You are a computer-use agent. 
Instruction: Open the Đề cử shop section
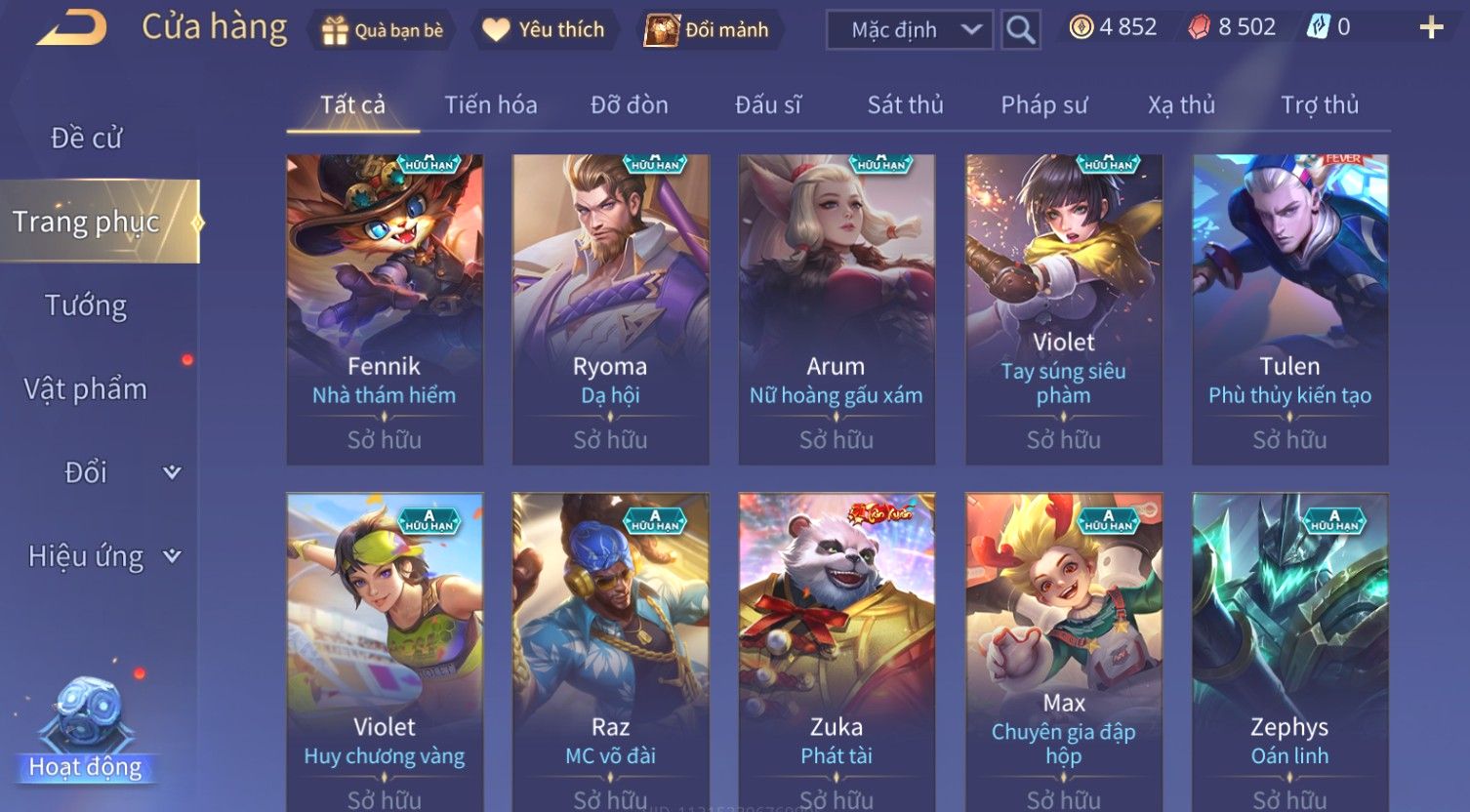click(x=87, y=139)
